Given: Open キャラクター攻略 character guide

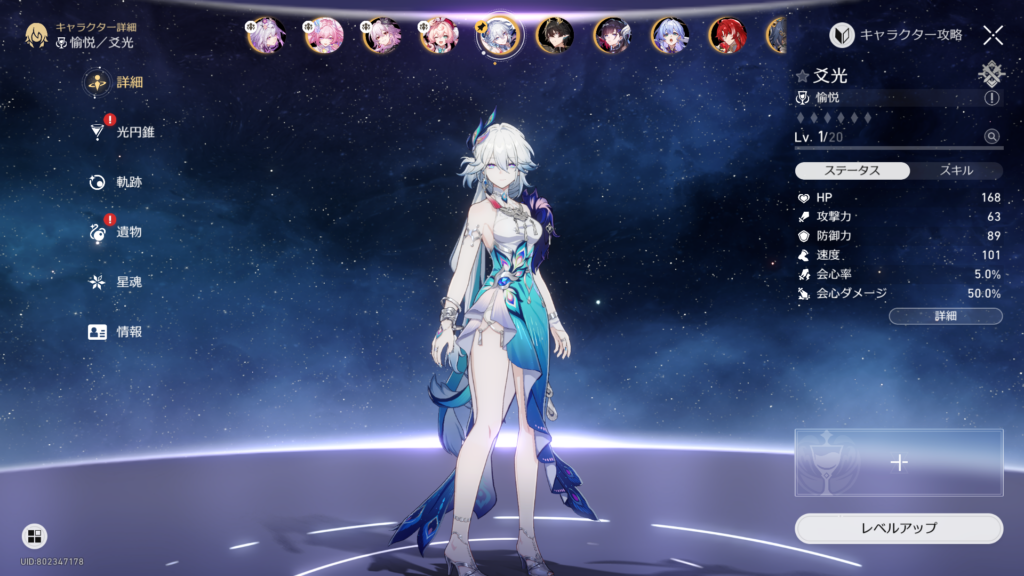Looking at the screenshot, I should tap(897, 35).
